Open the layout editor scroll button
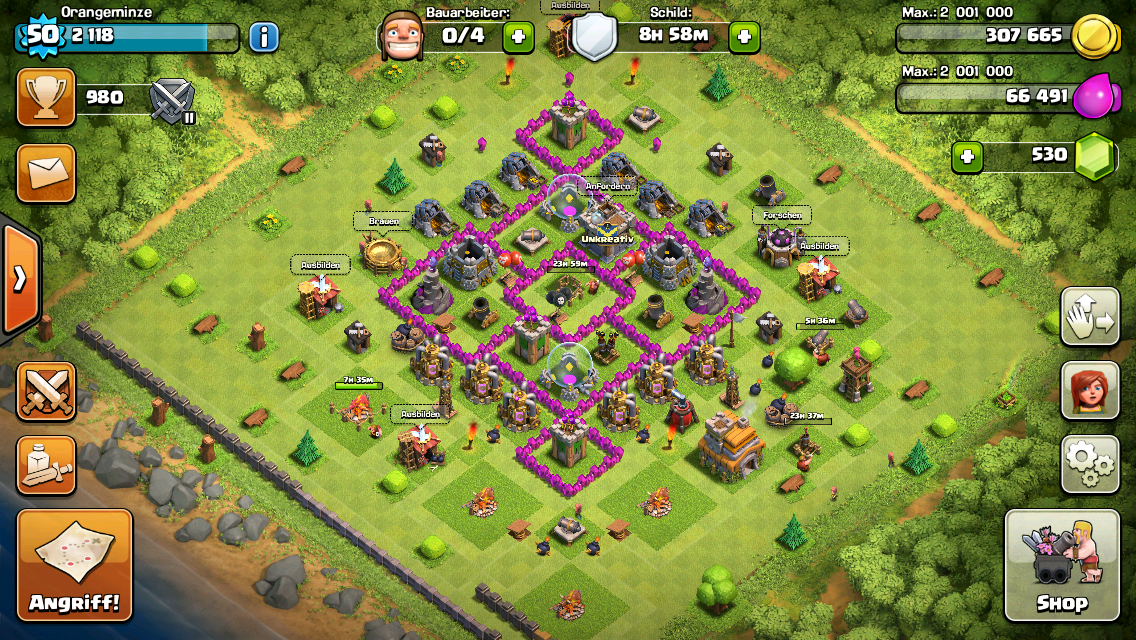Image resolution: width=1136 pixels, height=640 pixels. point(46,465)
